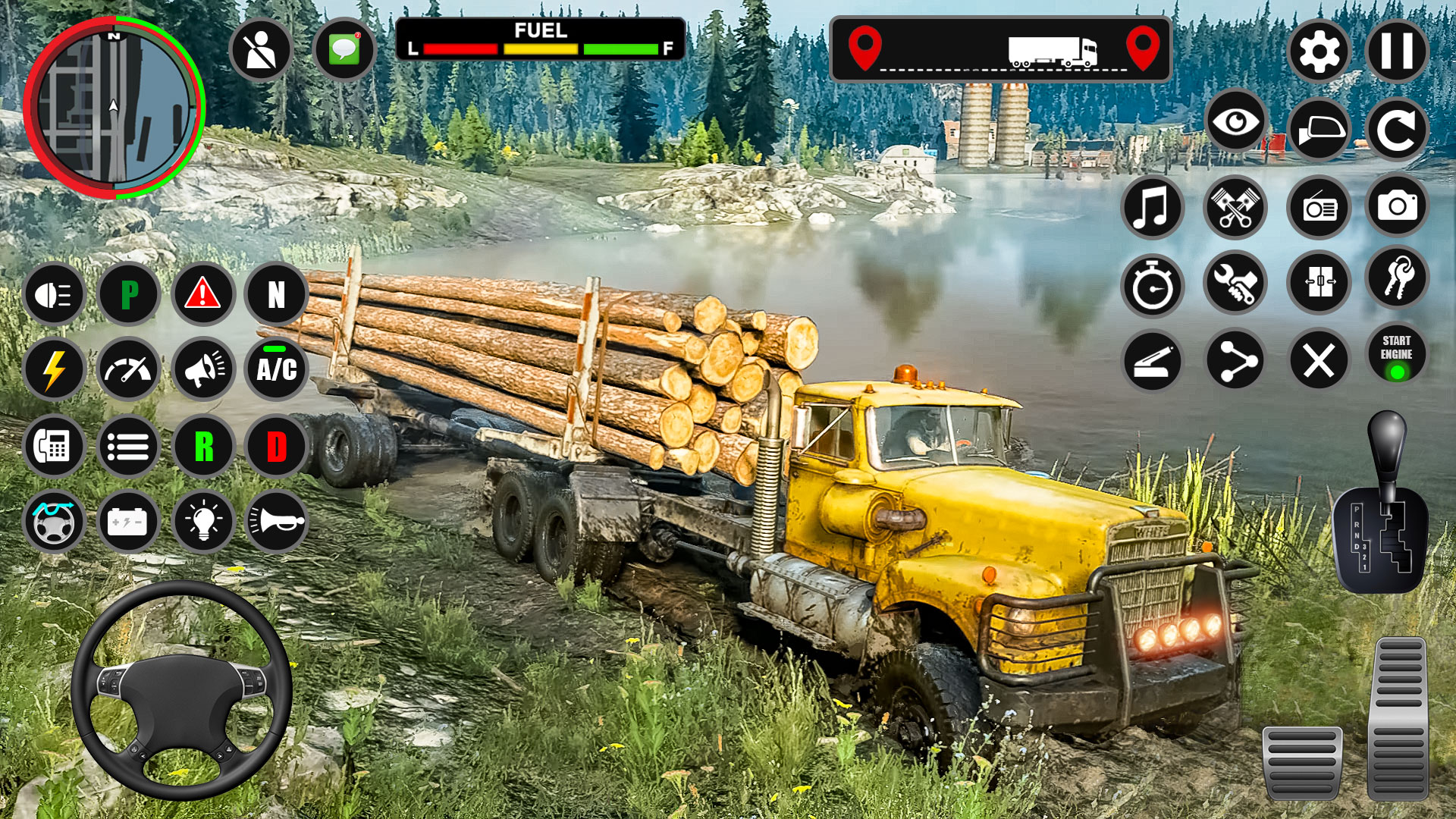
Task: Open the phone call icon
Action: coord(53,446)
